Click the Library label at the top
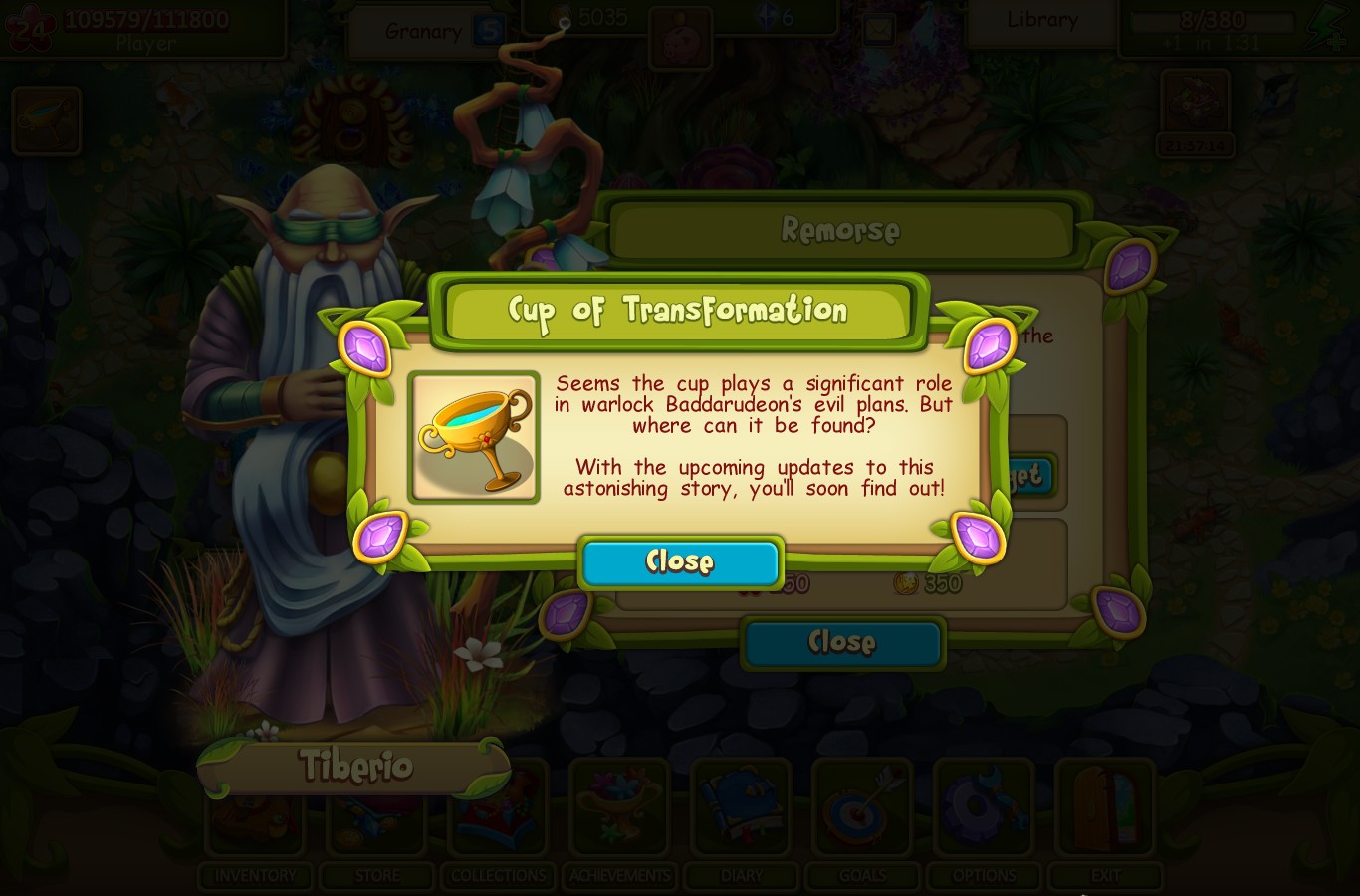 [x=1040, y=19]
